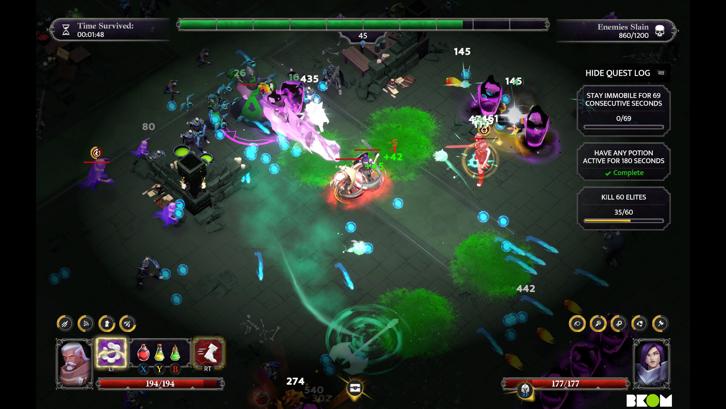Click the helmet badge on the ally health bar
Viewport: 726px width, 409px height.
pos(525,390)
